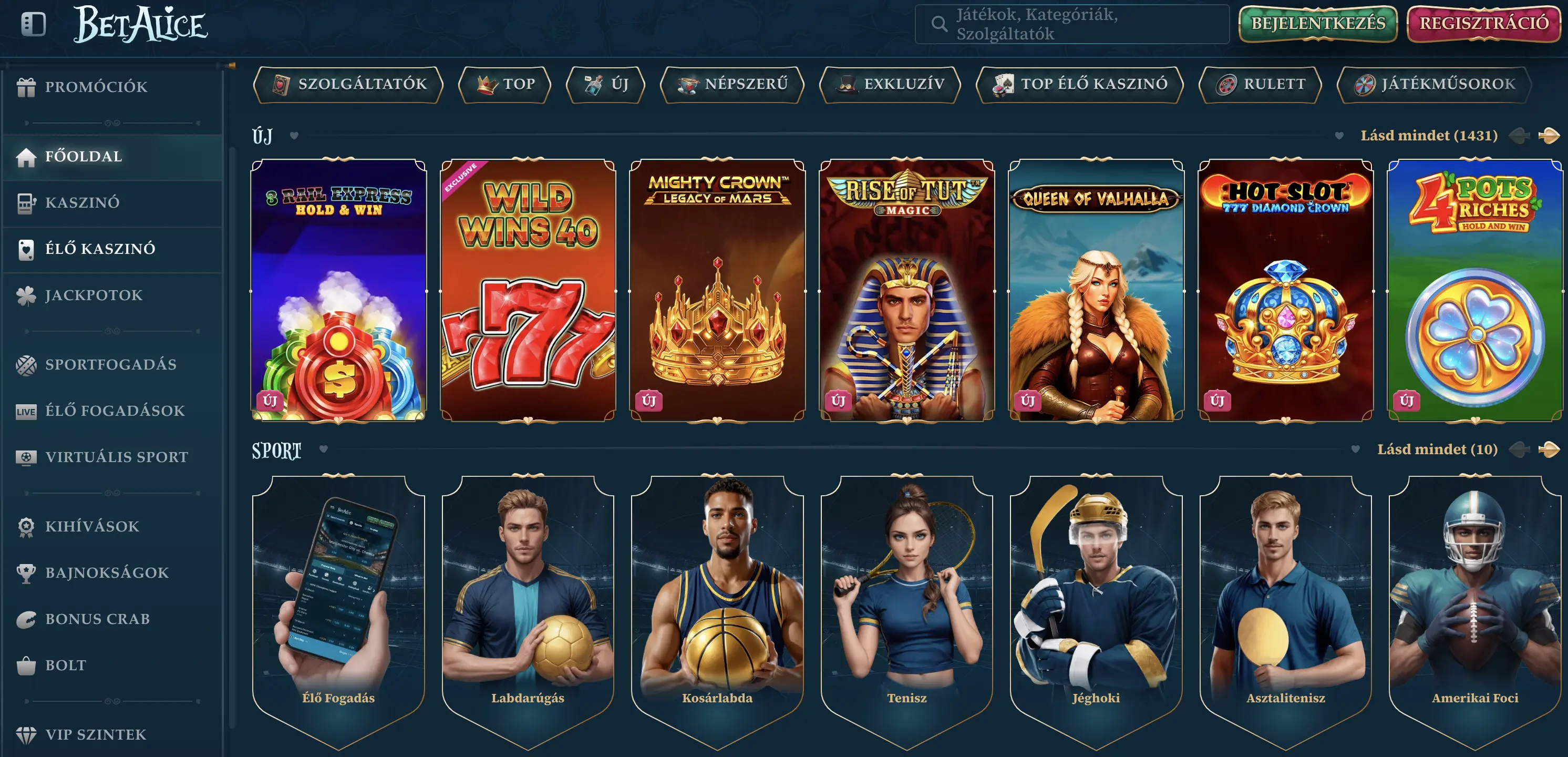The width and height of the screenshot is (1568, 757).
Task: Switch to the Szolgáltatók category
Action: pos(348,85)
